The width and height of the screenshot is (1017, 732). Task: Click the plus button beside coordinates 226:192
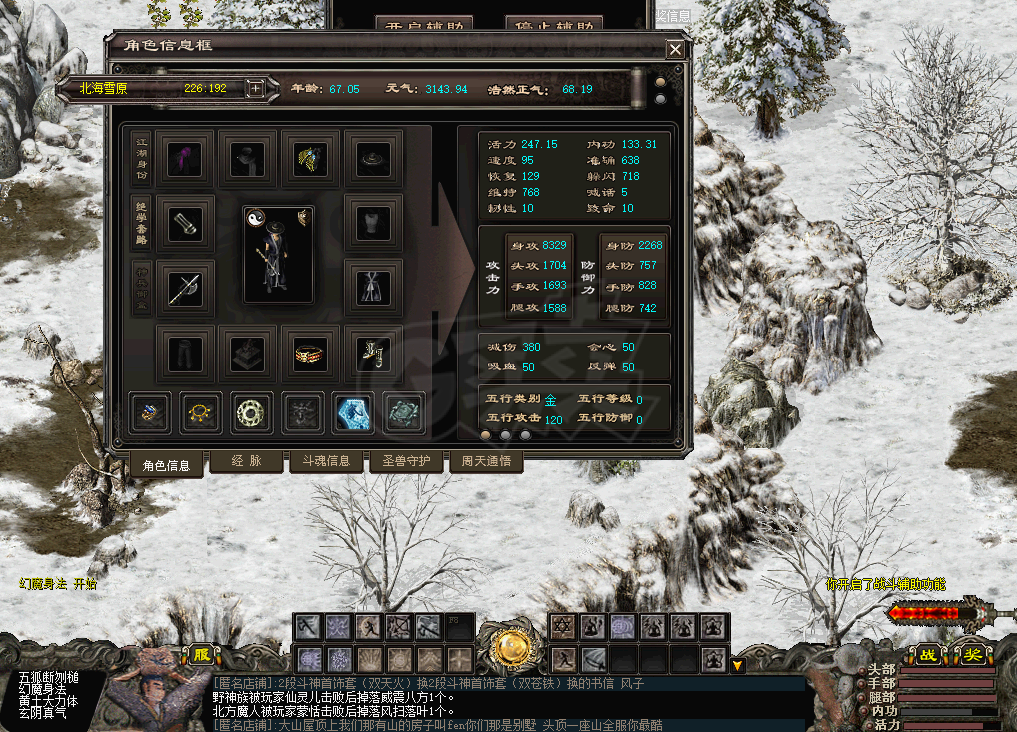[256, 88]
